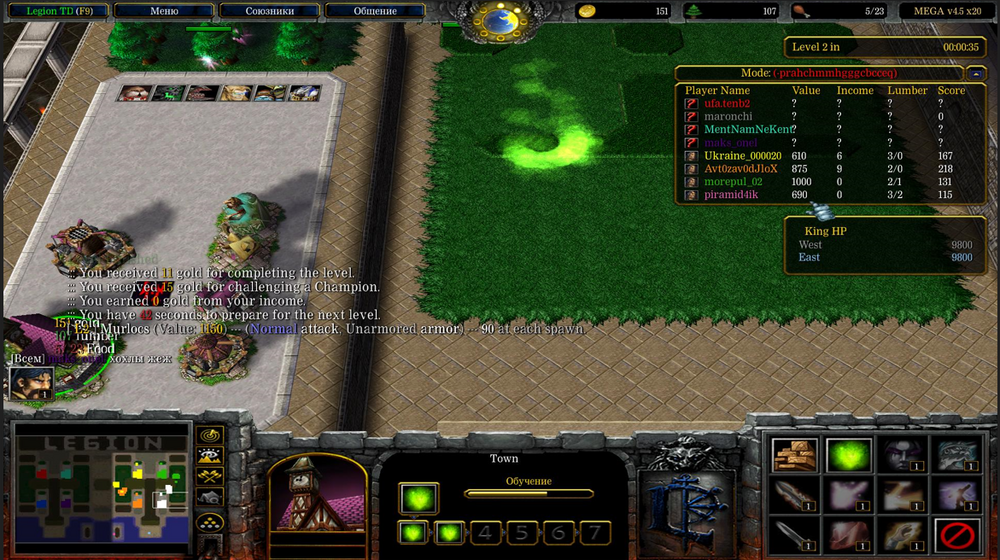The width and height of the screenshot is (1000, 560).
Task: Collapse the scoreboard with its corner arrow button
Action: click(976, 73)
